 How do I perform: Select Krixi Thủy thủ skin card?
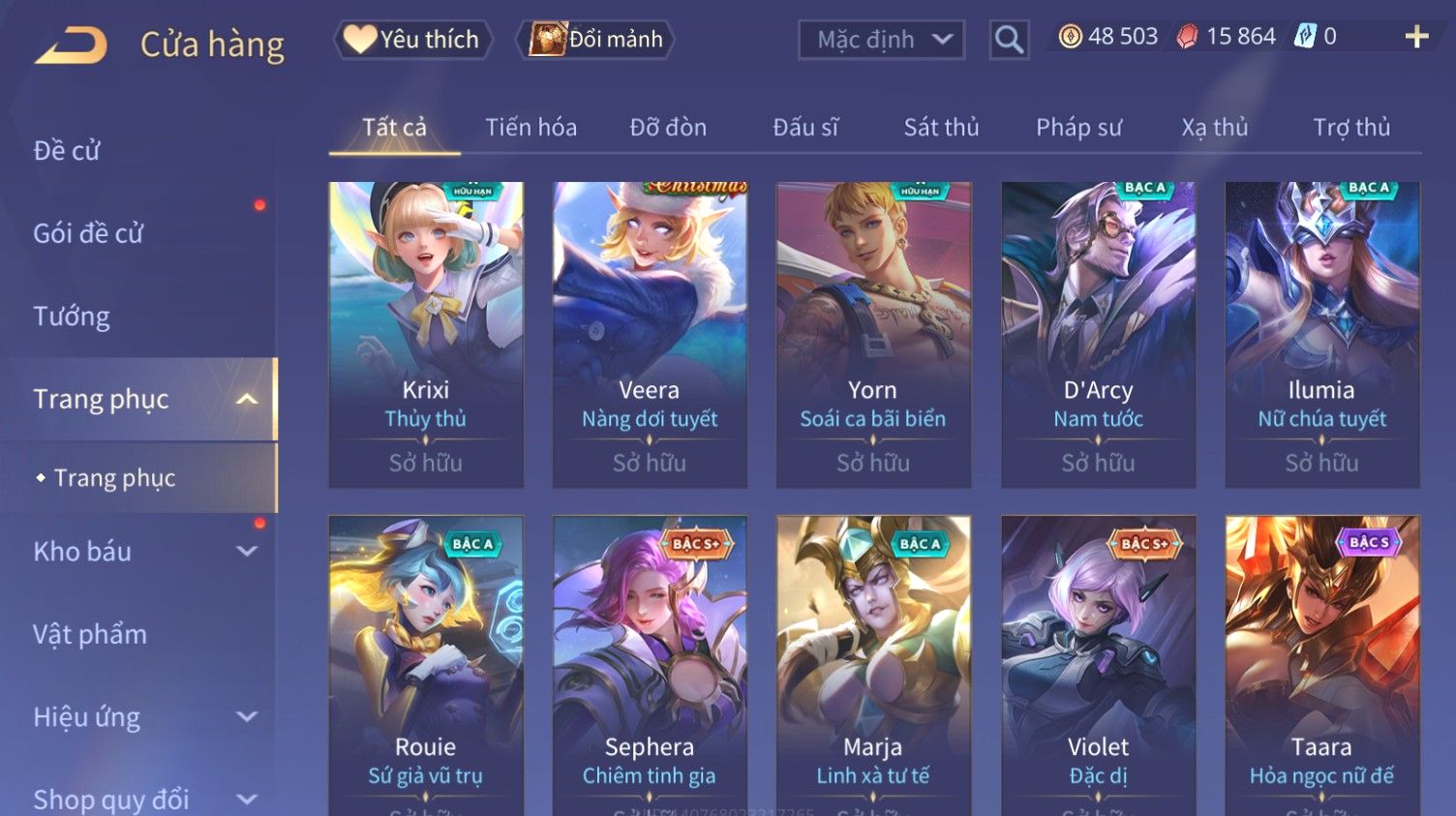click(x=426, y=334)
